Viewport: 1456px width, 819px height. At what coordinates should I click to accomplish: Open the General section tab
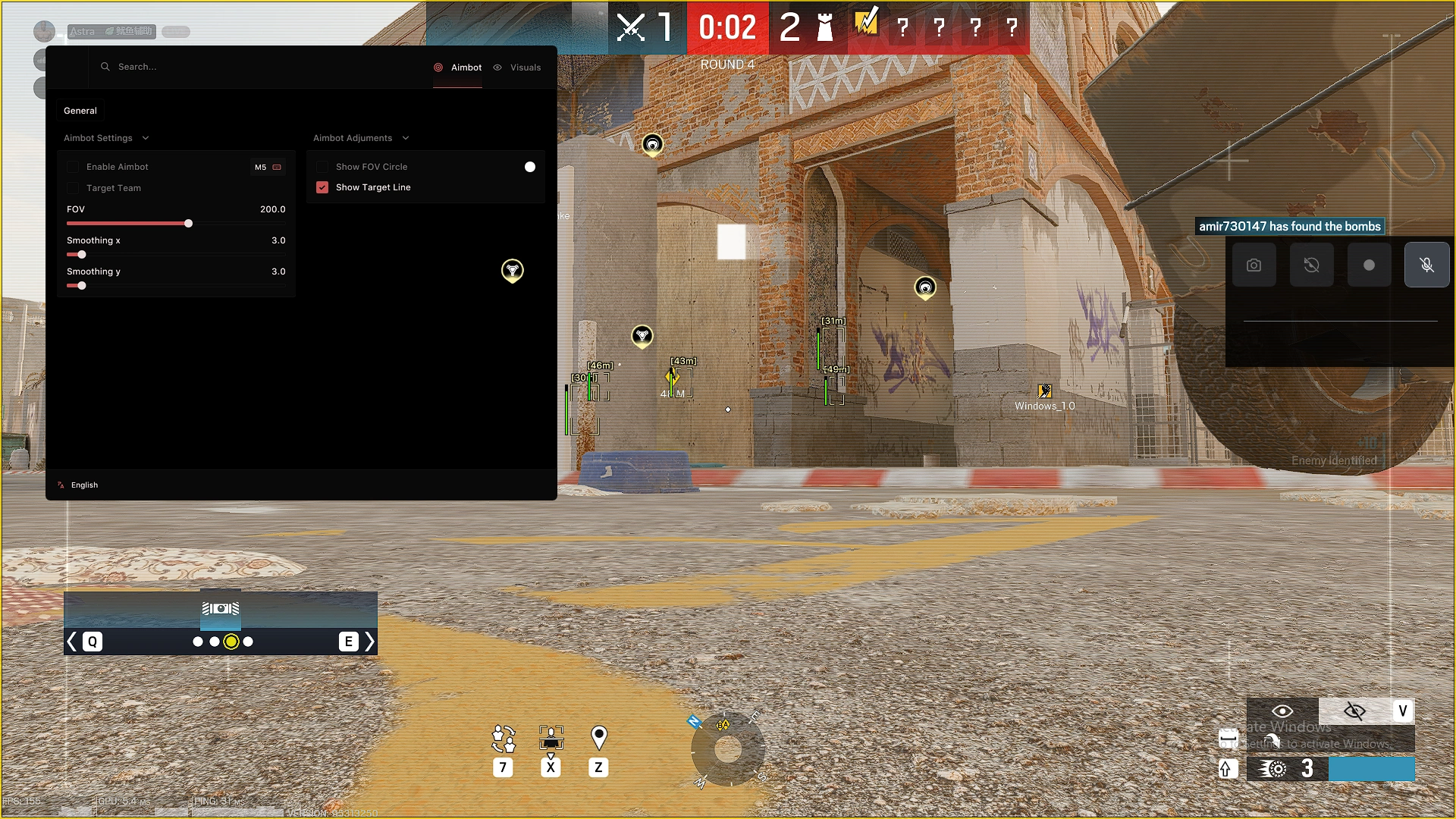[x=80, y=111]
